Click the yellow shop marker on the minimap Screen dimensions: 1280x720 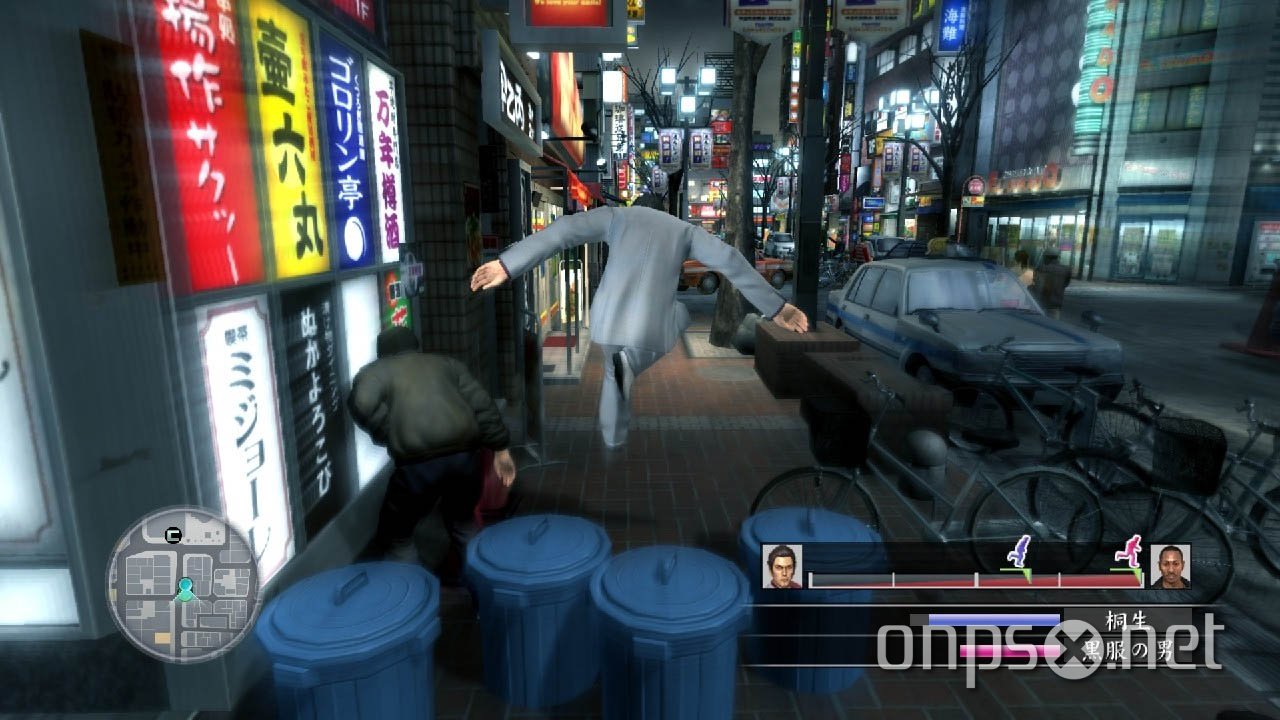(x=162, y=637)
